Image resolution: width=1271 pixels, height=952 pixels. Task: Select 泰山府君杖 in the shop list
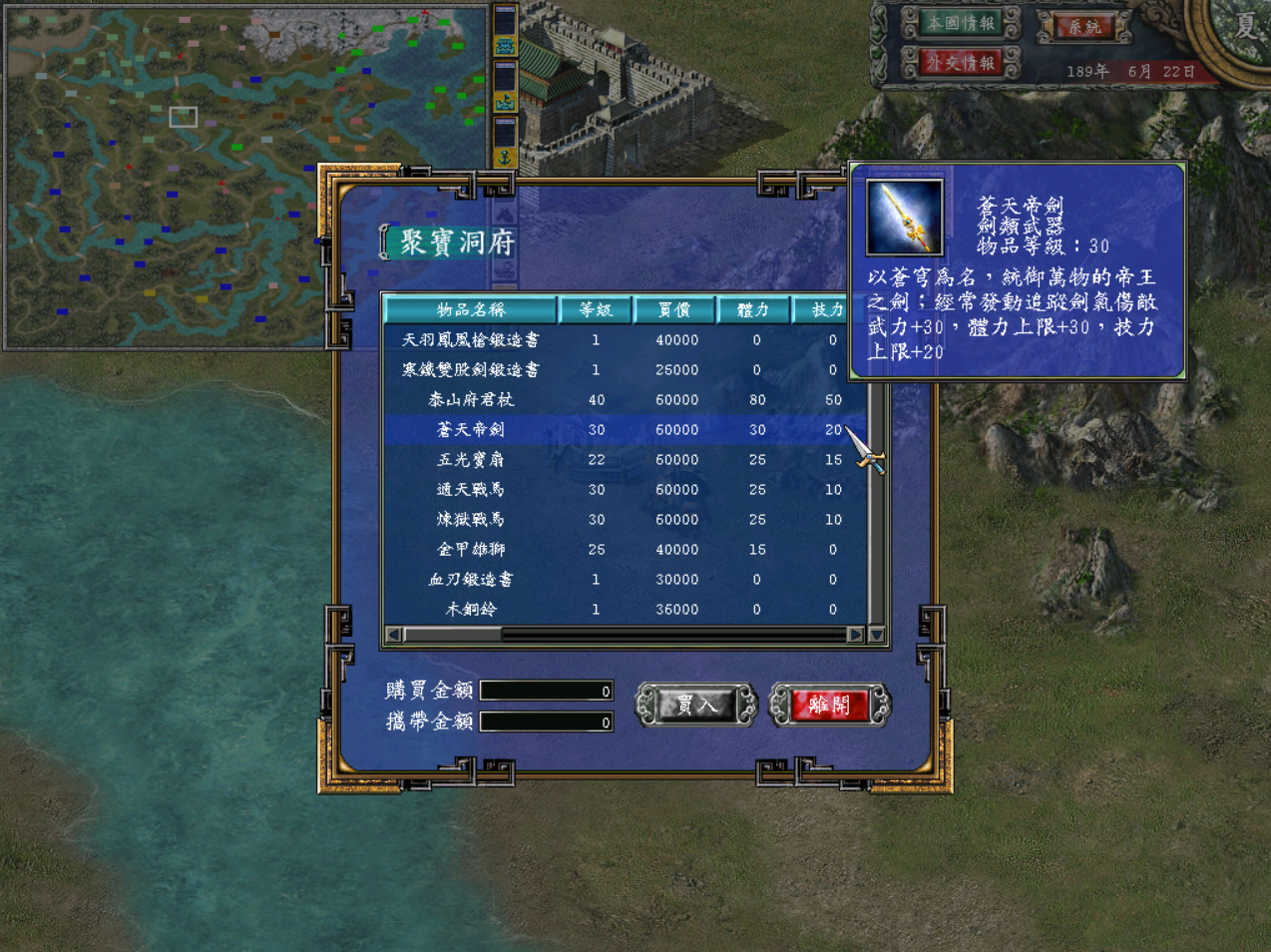pos(470,400)
